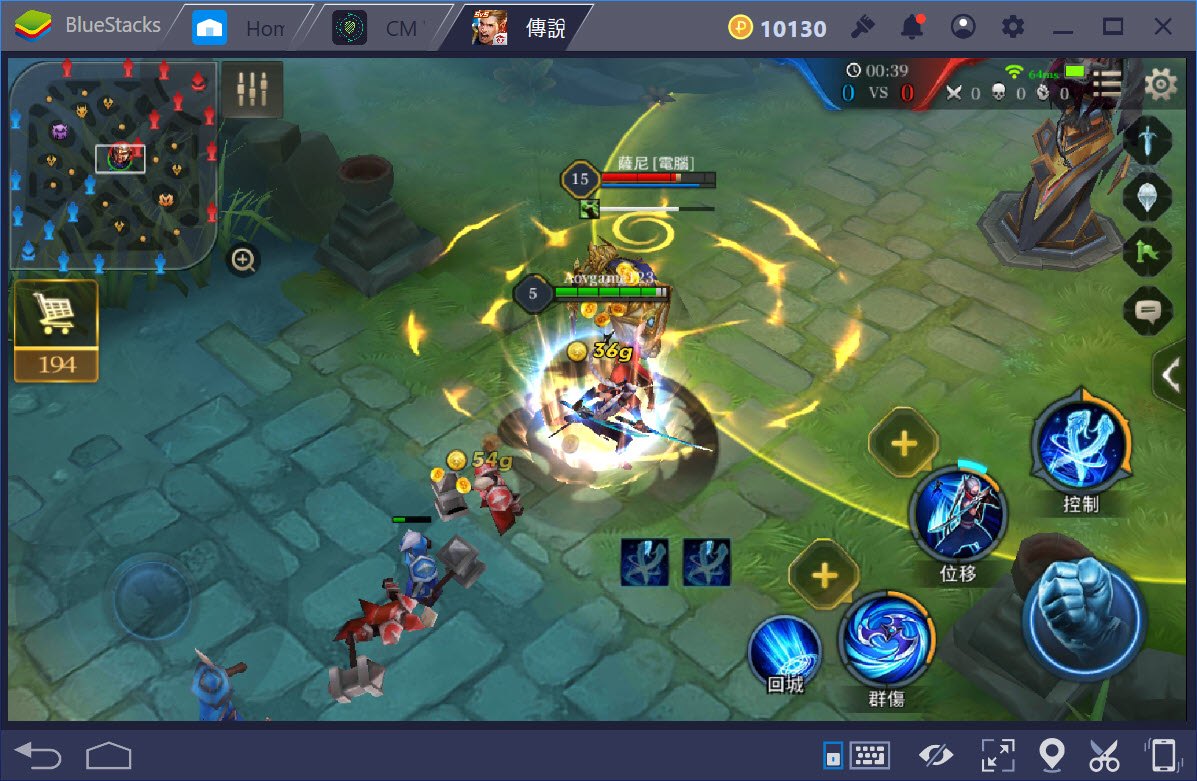This screenshot has width=1197, height=781.
Task: Send the flag gather signal
Action: [1147, 253]
